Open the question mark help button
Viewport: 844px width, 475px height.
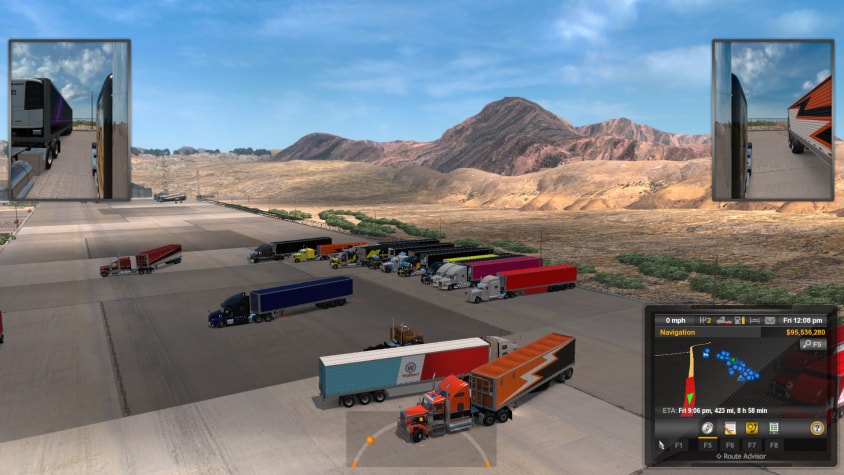(x=816, y=428)
